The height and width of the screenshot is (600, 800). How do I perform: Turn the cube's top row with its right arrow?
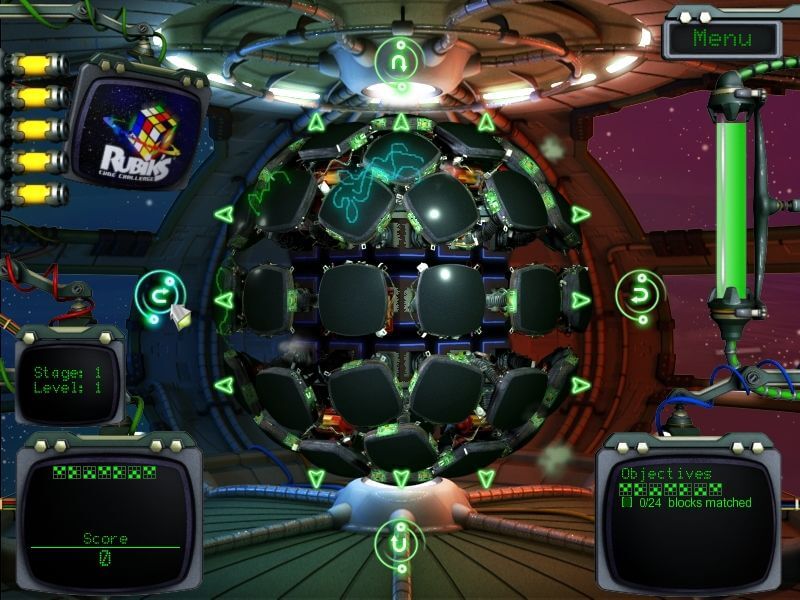pos(580,214)
